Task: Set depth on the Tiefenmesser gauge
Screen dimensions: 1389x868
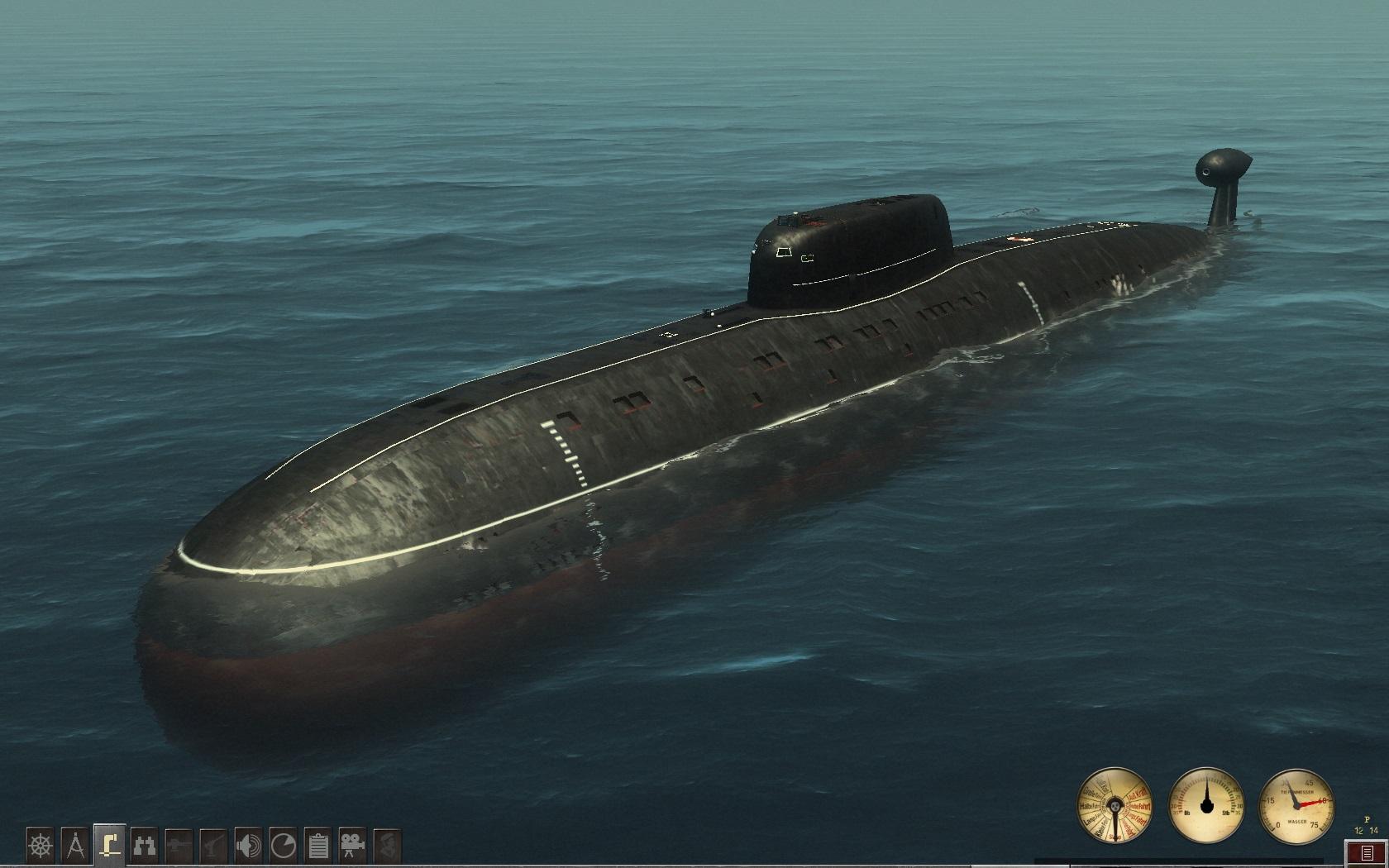Action: (1296, 806)
